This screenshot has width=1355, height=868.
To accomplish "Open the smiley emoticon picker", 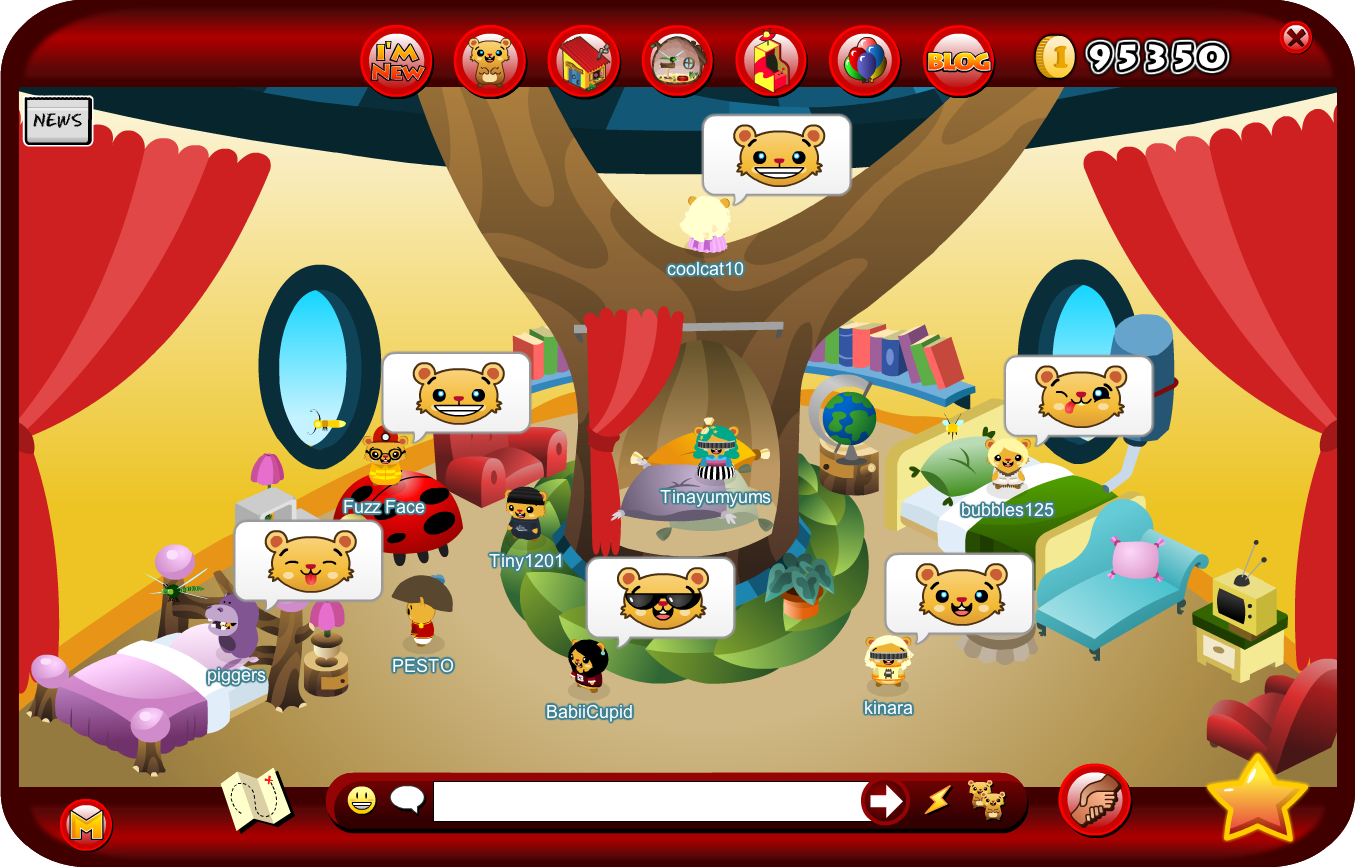I will 361,799.
